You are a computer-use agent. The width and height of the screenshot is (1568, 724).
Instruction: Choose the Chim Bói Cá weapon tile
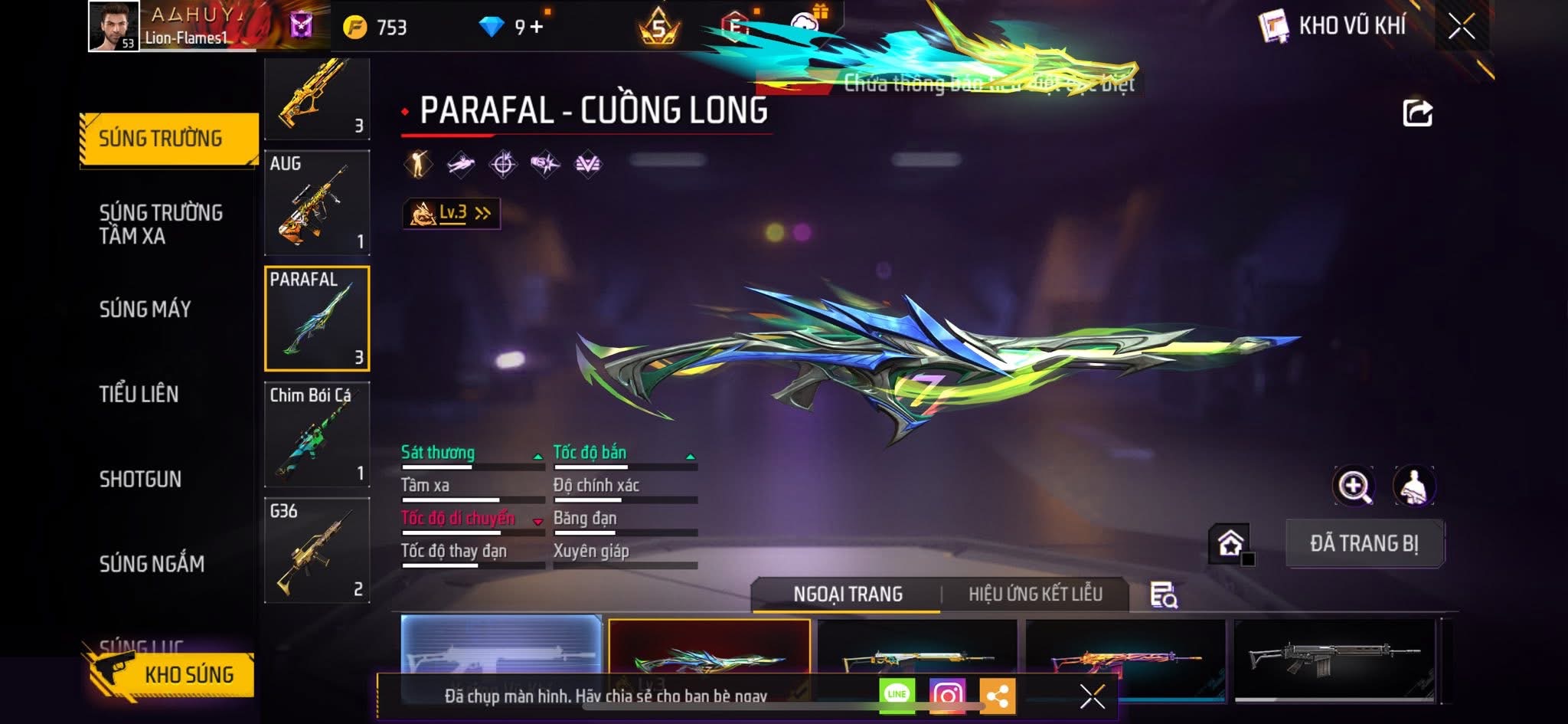pos(317,434)
